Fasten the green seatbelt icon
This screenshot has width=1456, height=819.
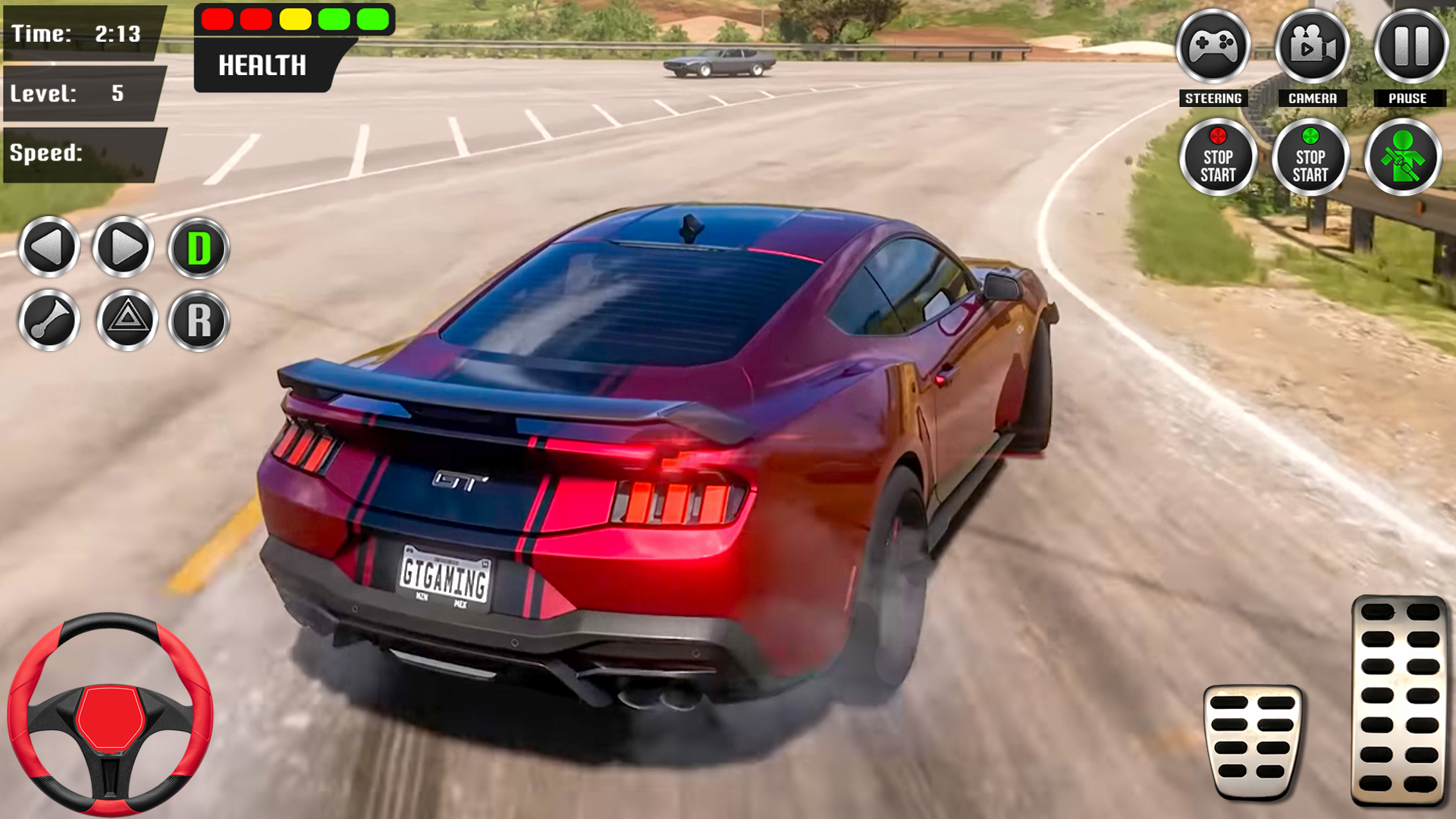click(1402, 157)
